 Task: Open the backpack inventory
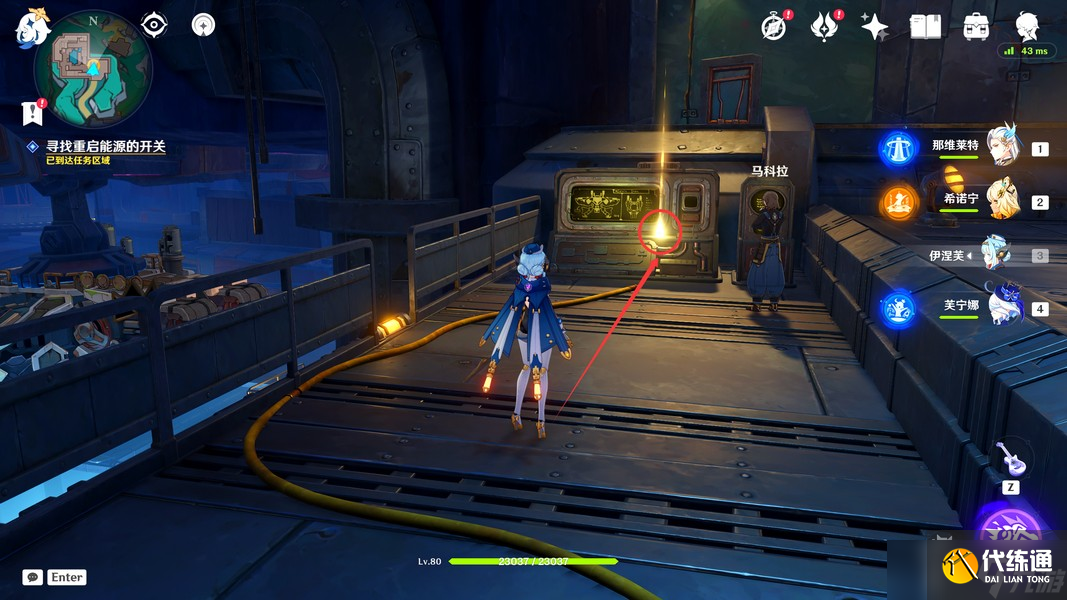[976, 27]
